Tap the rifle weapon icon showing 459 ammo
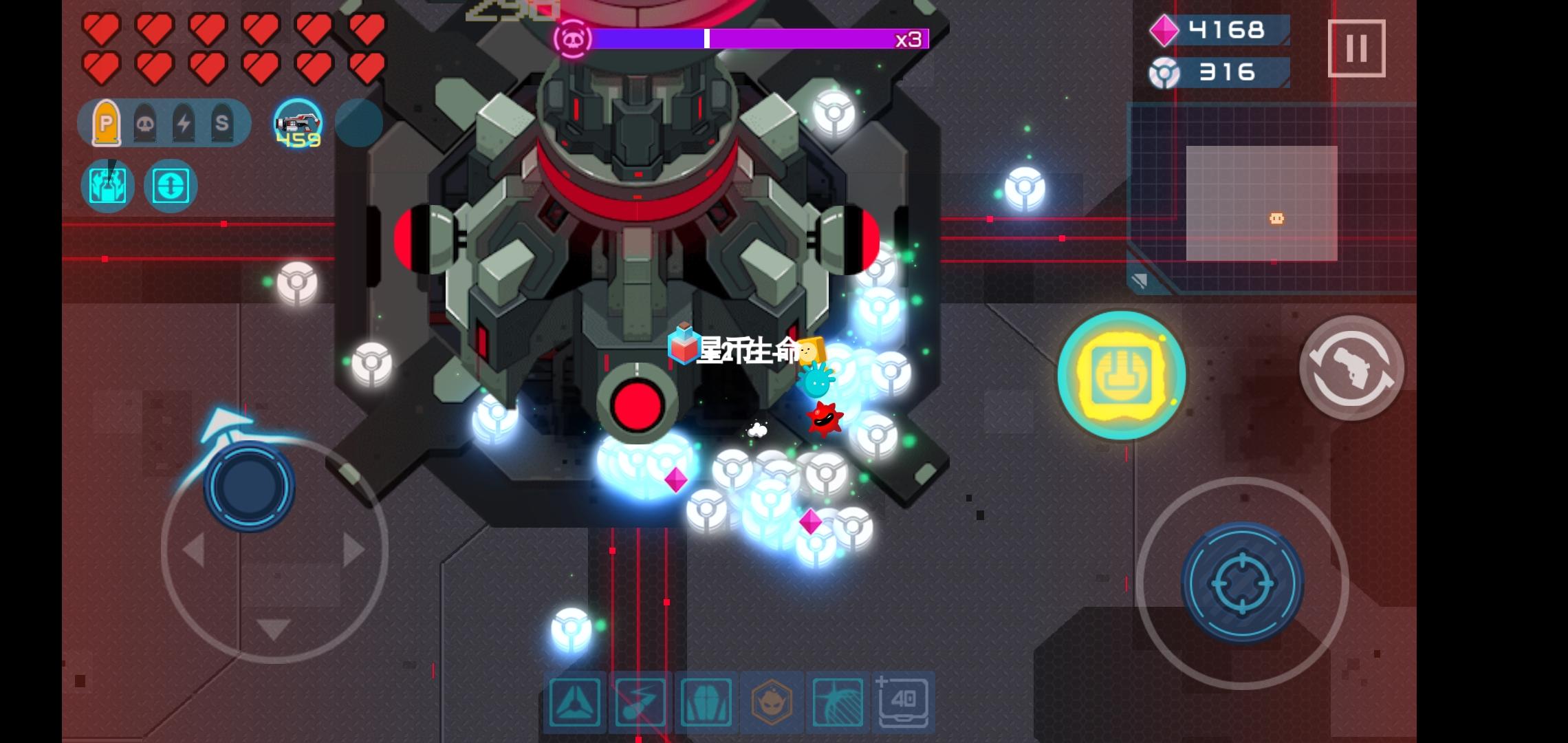The image size is (1568, 743). (298, 123)
